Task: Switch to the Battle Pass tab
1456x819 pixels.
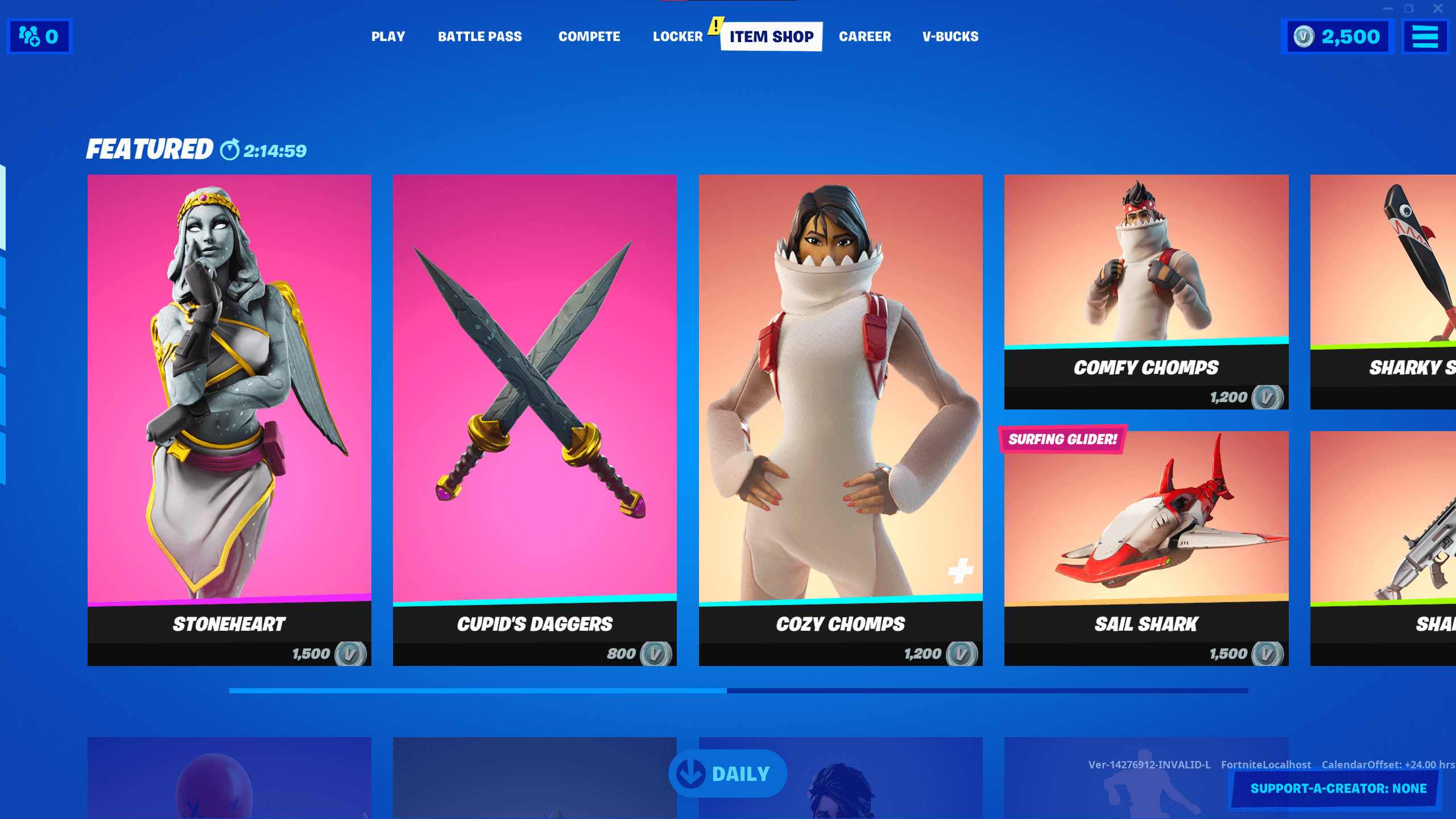Action: [x=481, y=36]
